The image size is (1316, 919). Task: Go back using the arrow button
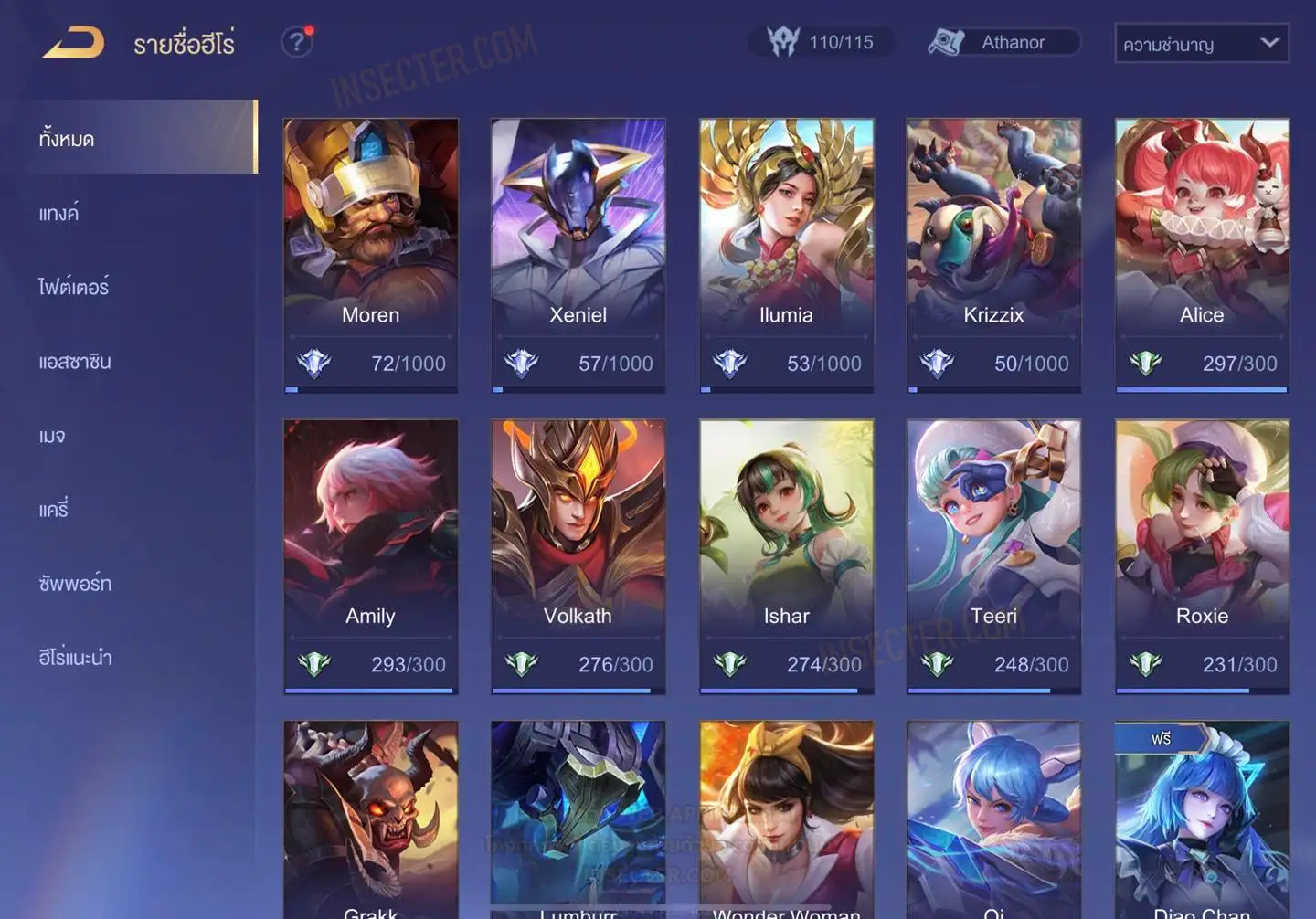[x=73, y=43]
